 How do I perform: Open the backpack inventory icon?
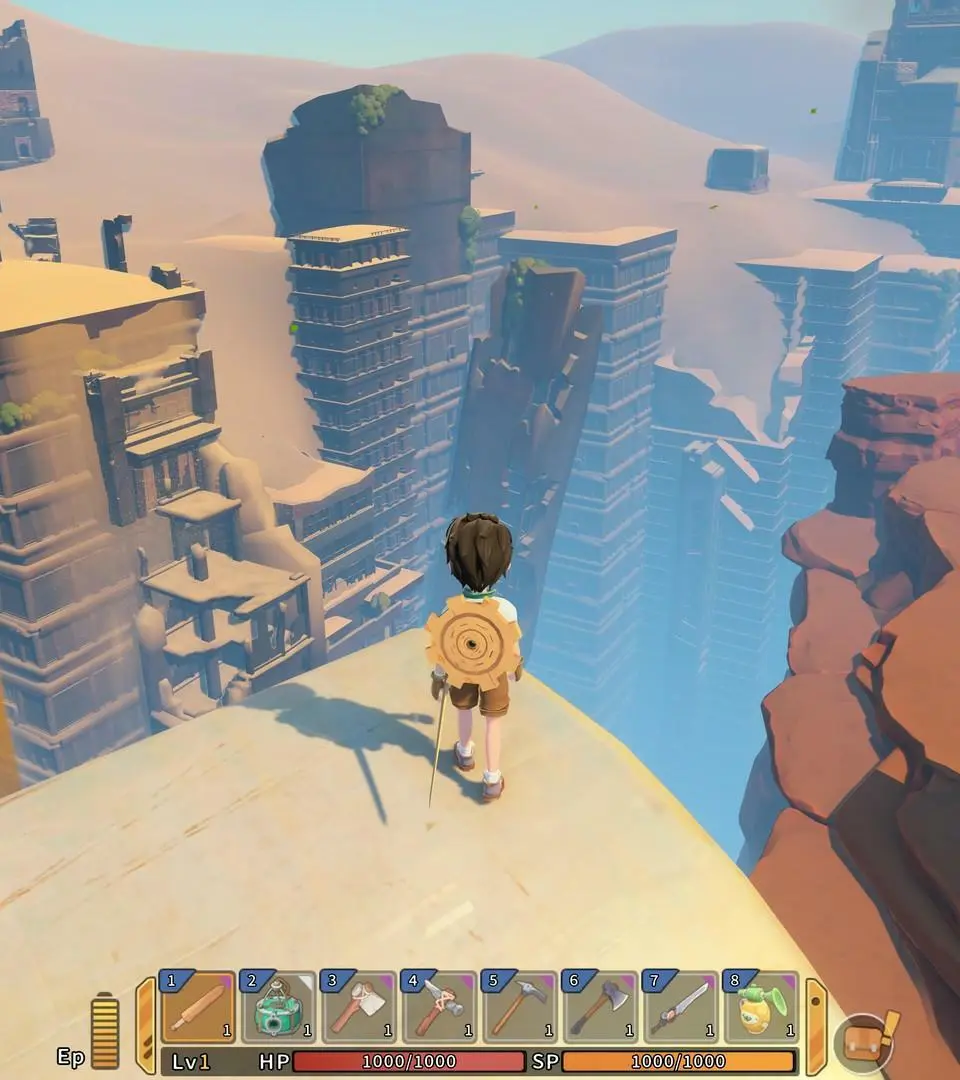[x=862, y=1042]
